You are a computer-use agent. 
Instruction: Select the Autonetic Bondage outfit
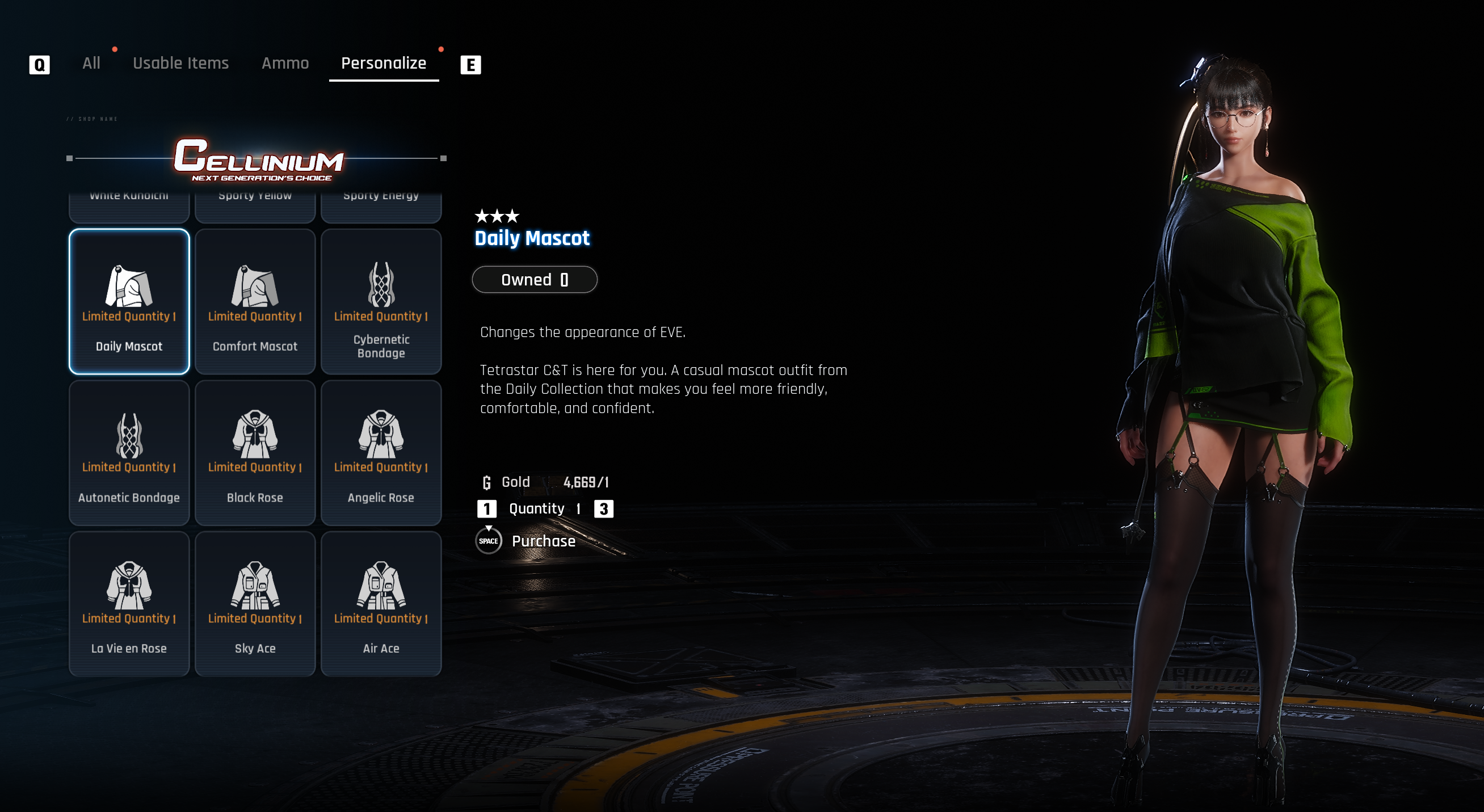[x=129, y=453]
